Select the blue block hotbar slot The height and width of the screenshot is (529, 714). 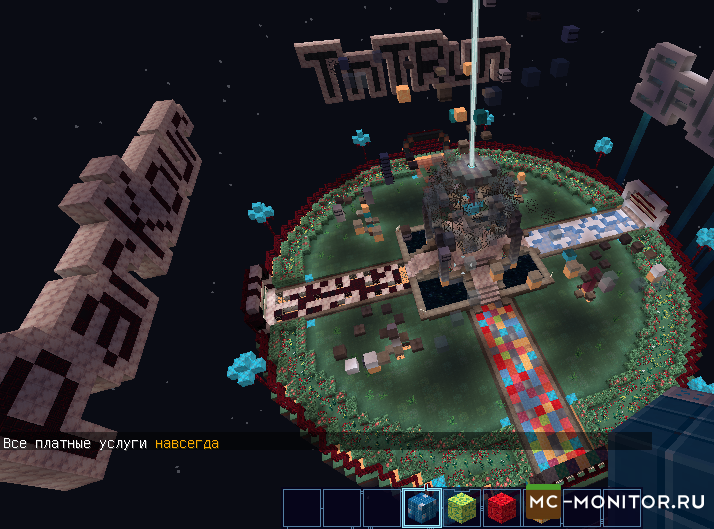421,507
